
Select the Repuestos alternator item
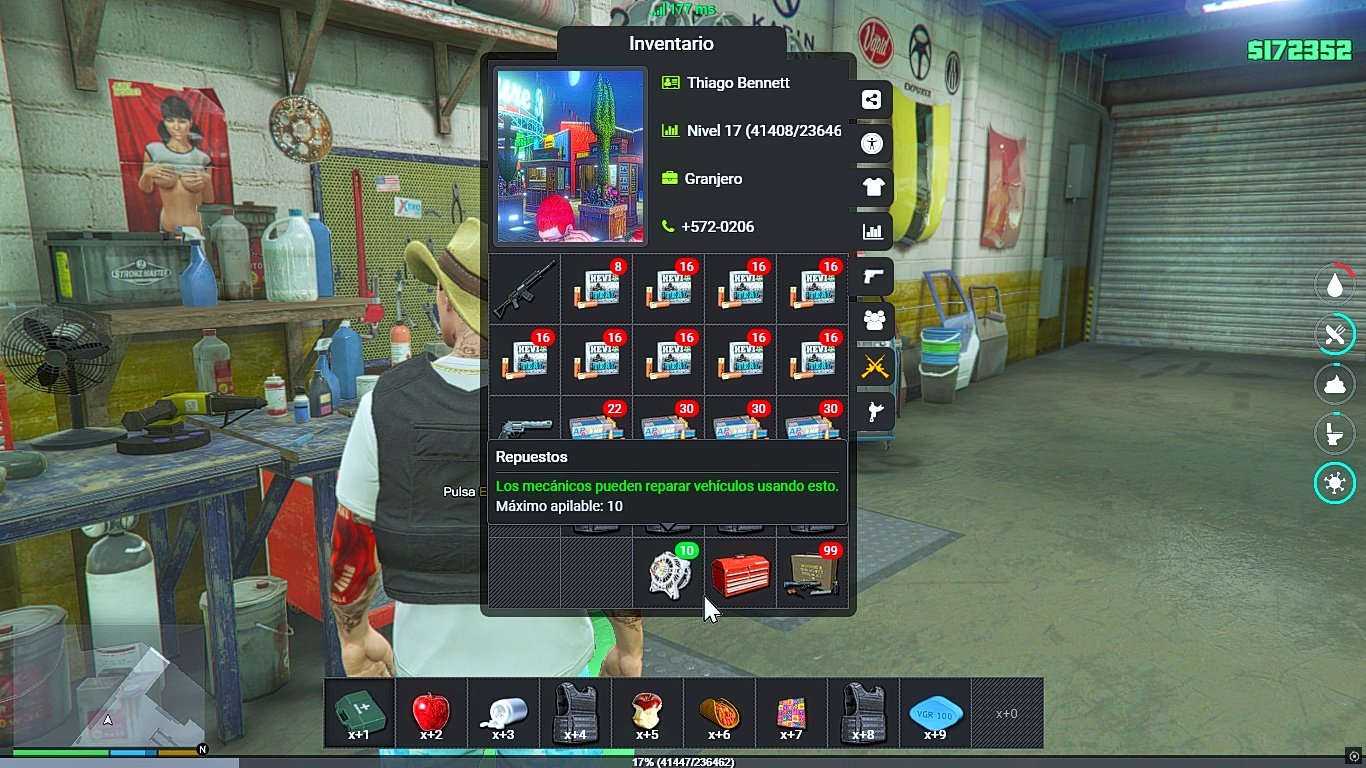[x=669, y=574]
